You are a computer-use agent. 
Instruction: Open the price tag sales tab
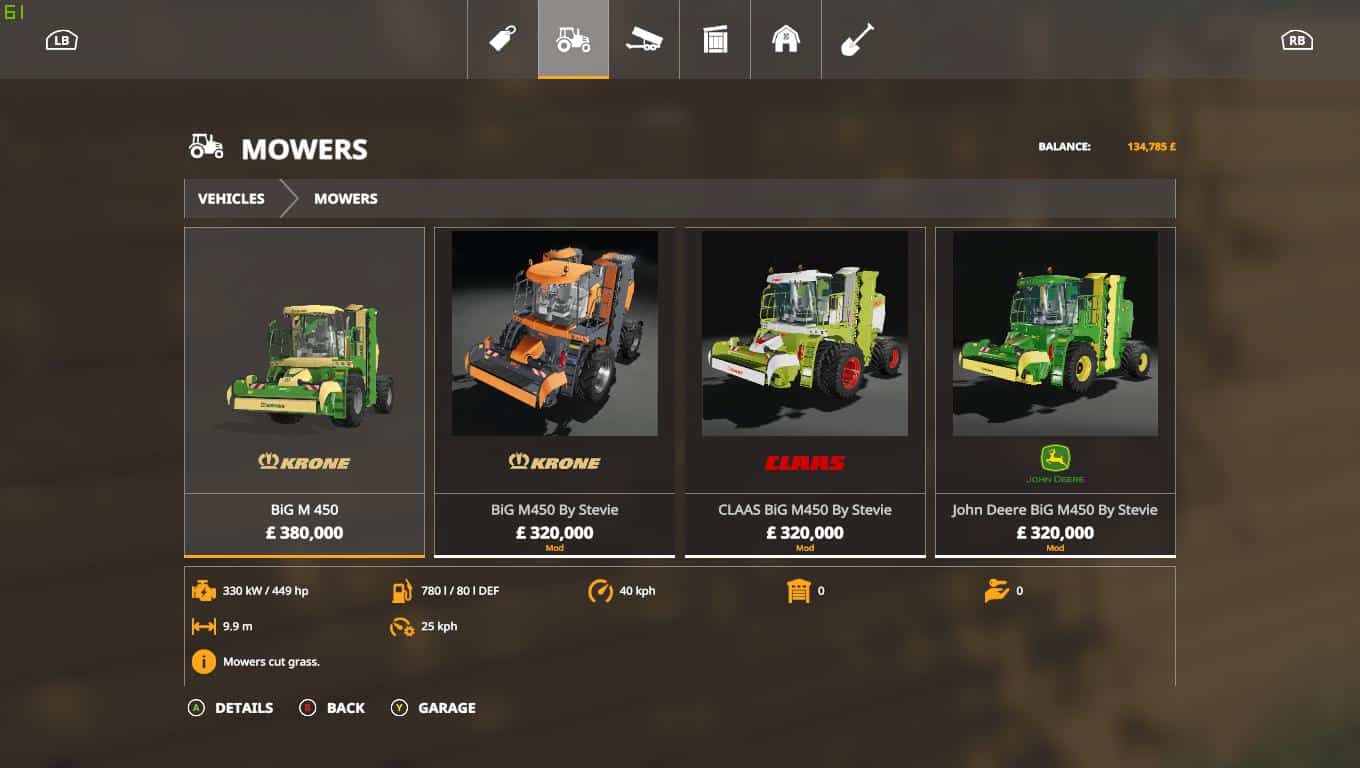pos(502,39)
